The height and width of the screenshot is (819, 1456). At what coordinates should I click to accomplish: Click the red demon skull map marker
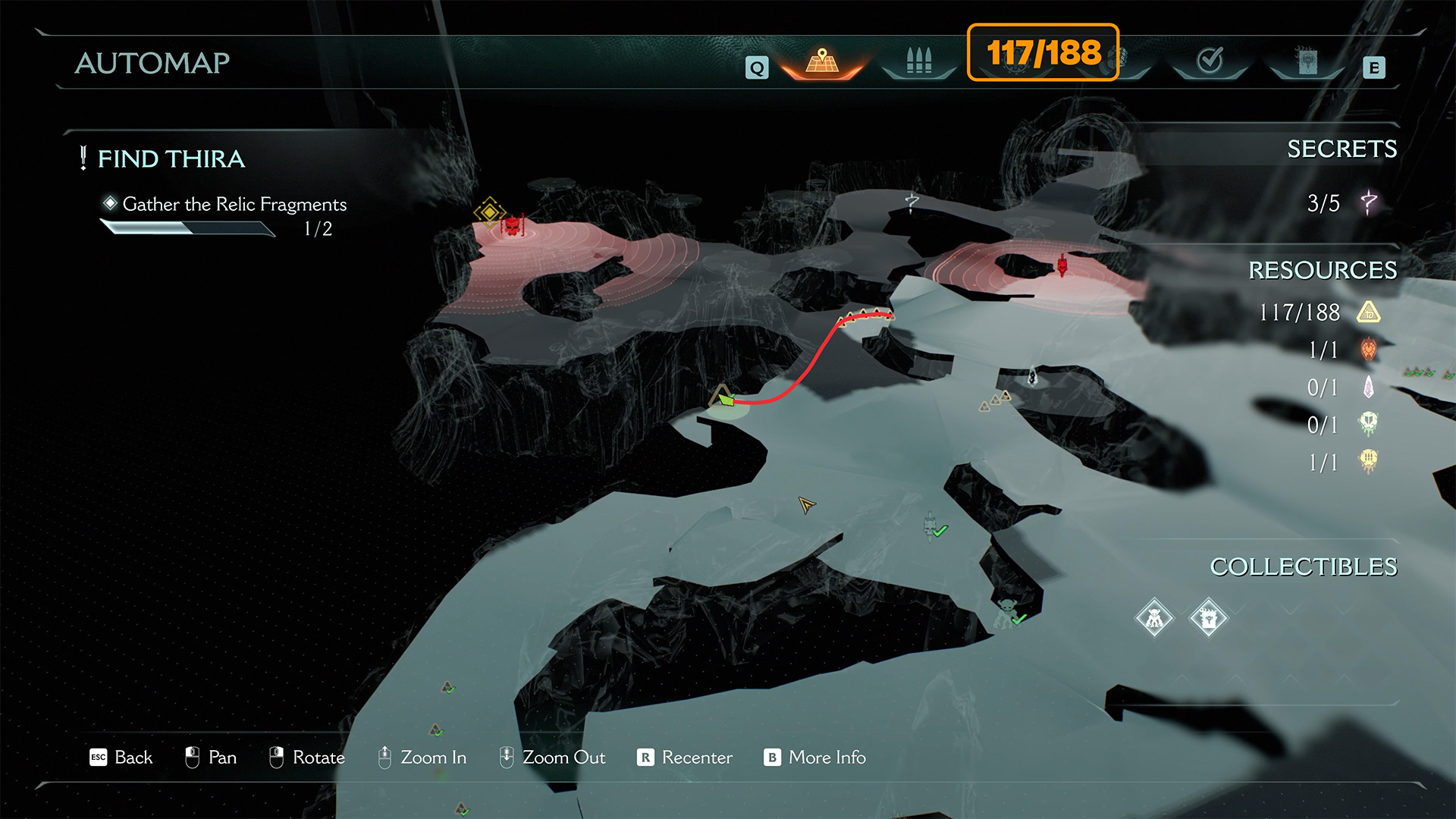pos(513,225)
